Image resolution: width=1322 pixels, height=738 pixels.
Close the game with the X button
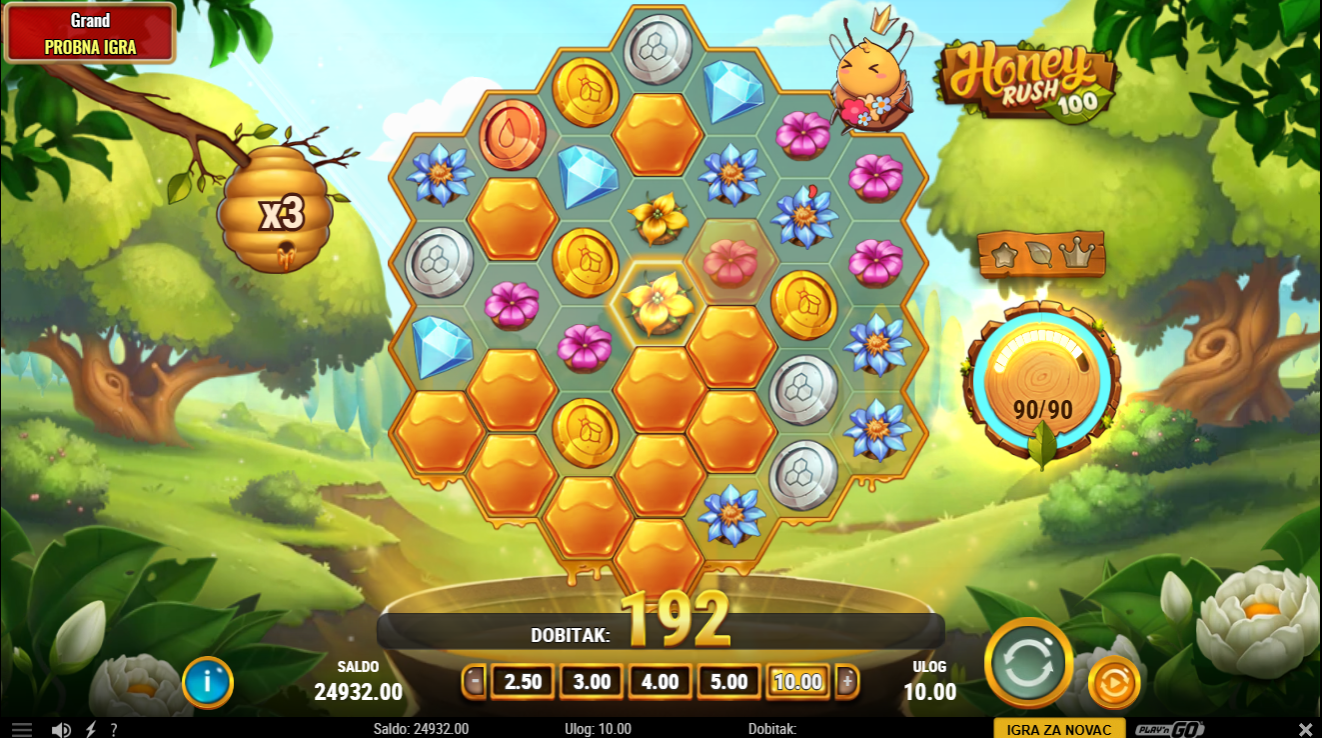(x=1305, y=729)
